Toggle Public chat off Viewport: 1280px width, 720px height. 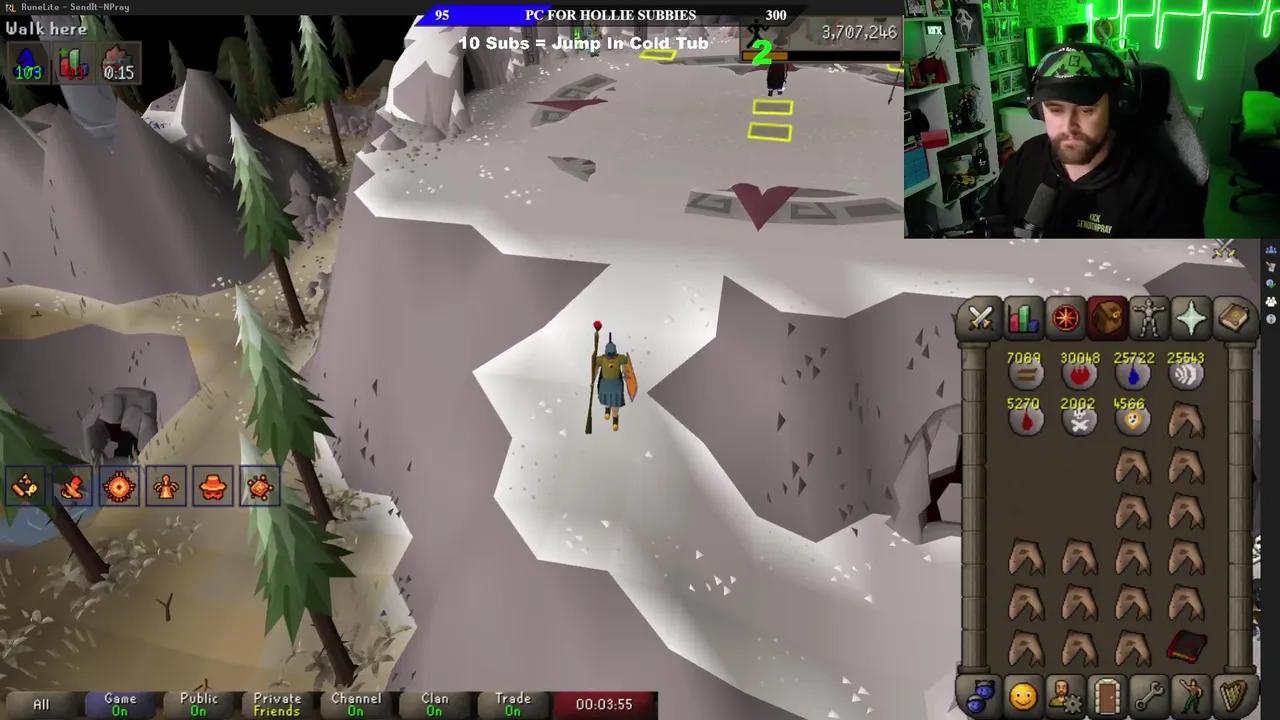pyautogui.click(x=198, y=704)
